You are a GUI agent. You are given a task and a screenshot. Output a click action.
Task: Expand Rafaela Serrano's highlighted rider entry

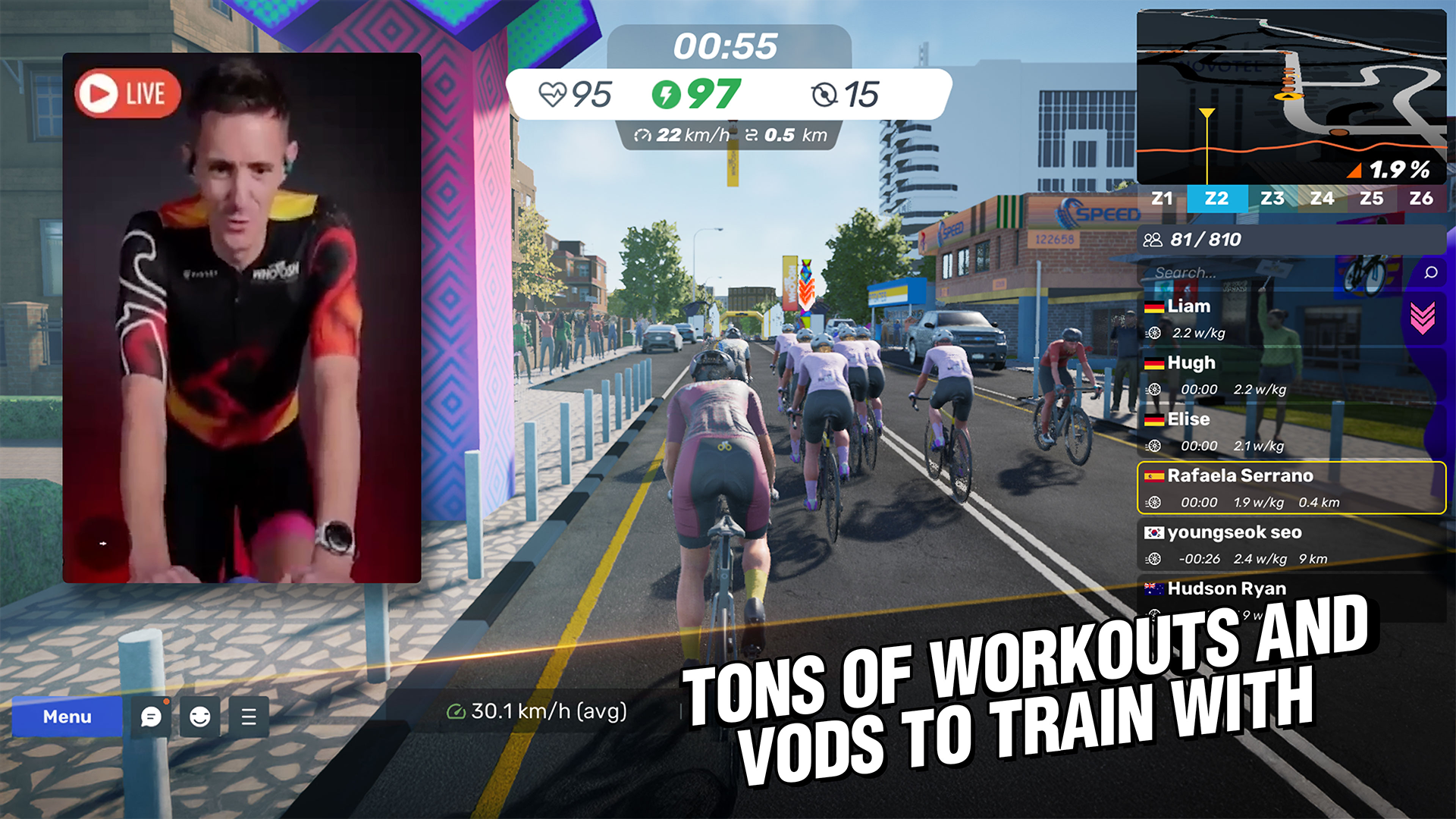point(1289,489)
